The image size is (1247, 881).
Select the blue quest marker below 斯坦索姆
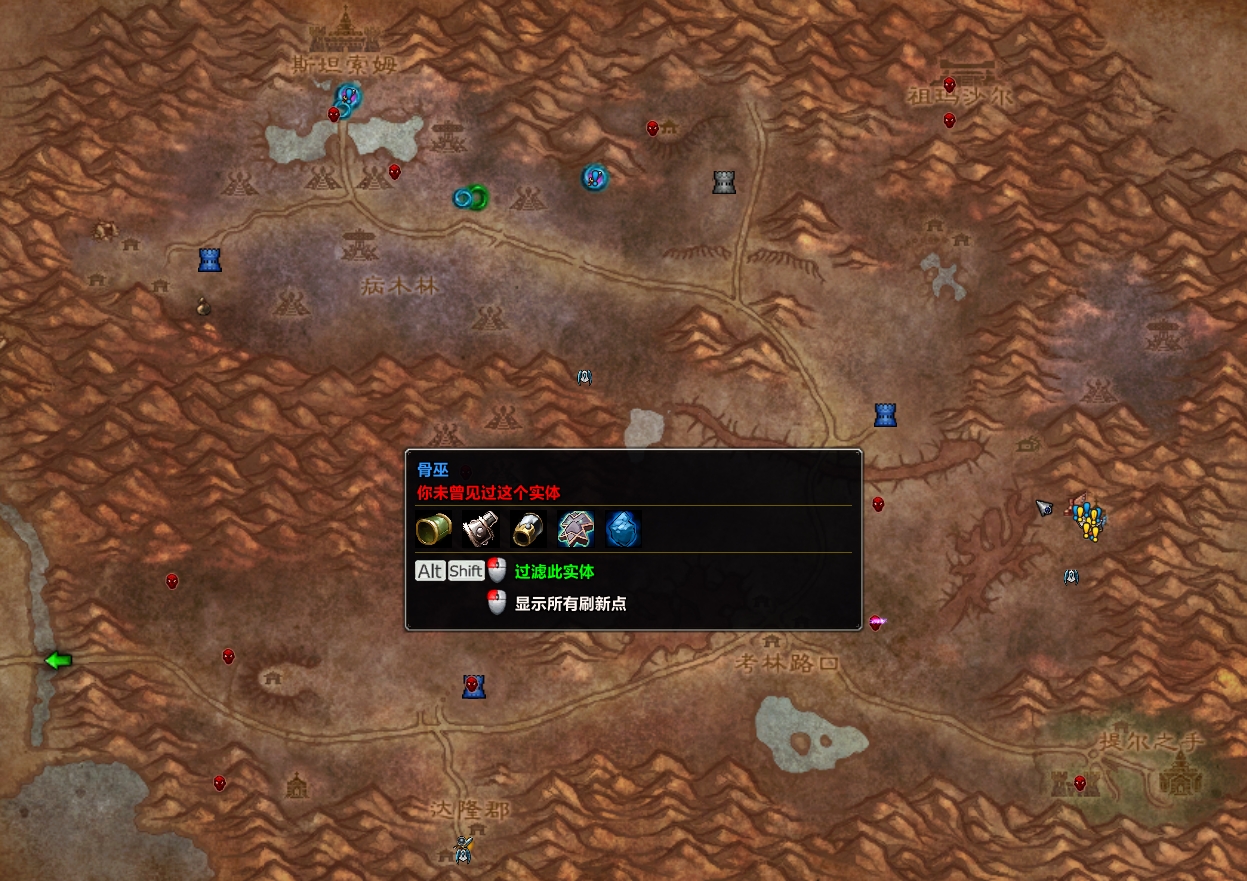[x=348, y=96]
